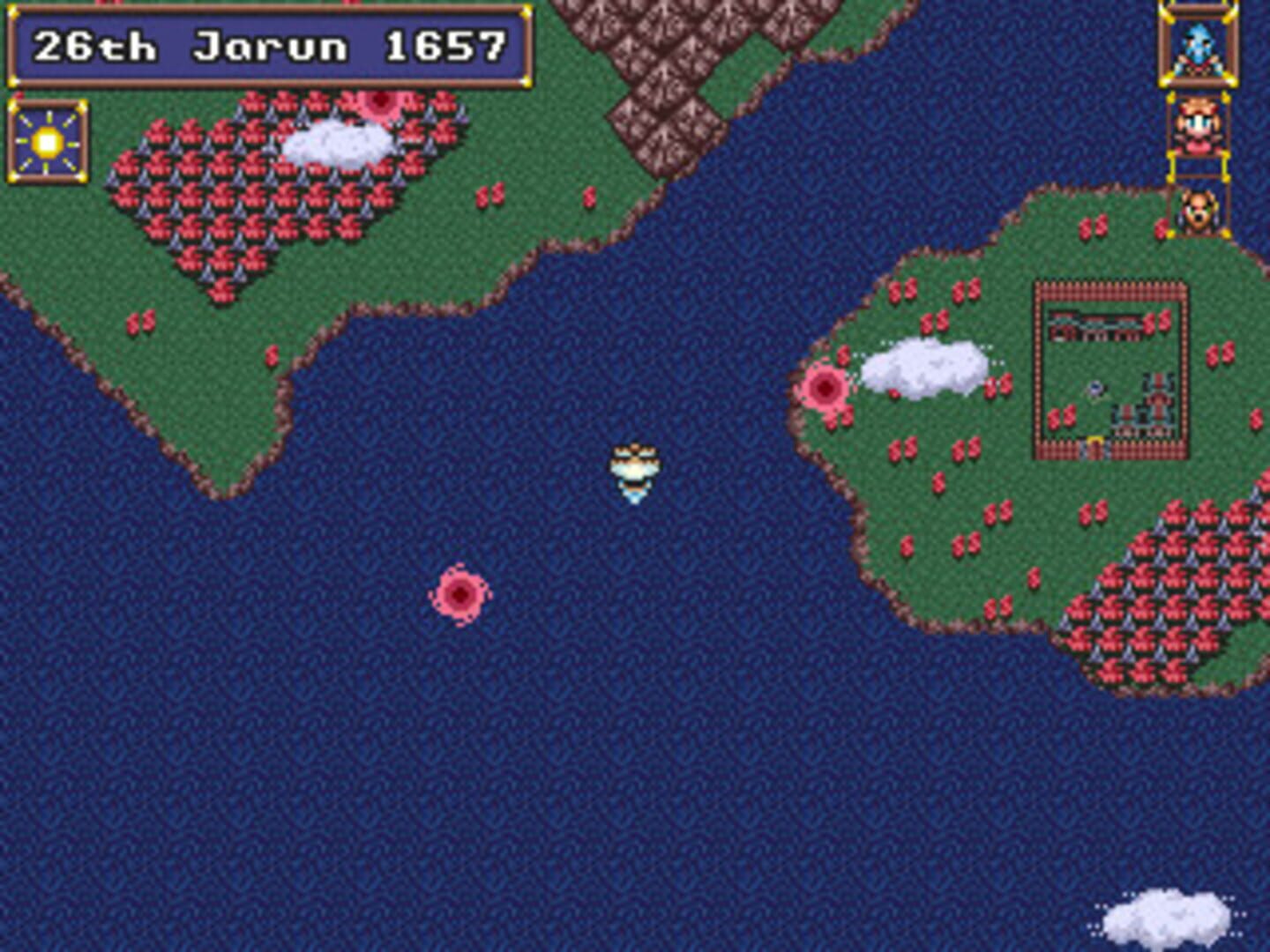Click the large pagoda tower in the village
The image size is (1270, 952).
[1158, 399]
